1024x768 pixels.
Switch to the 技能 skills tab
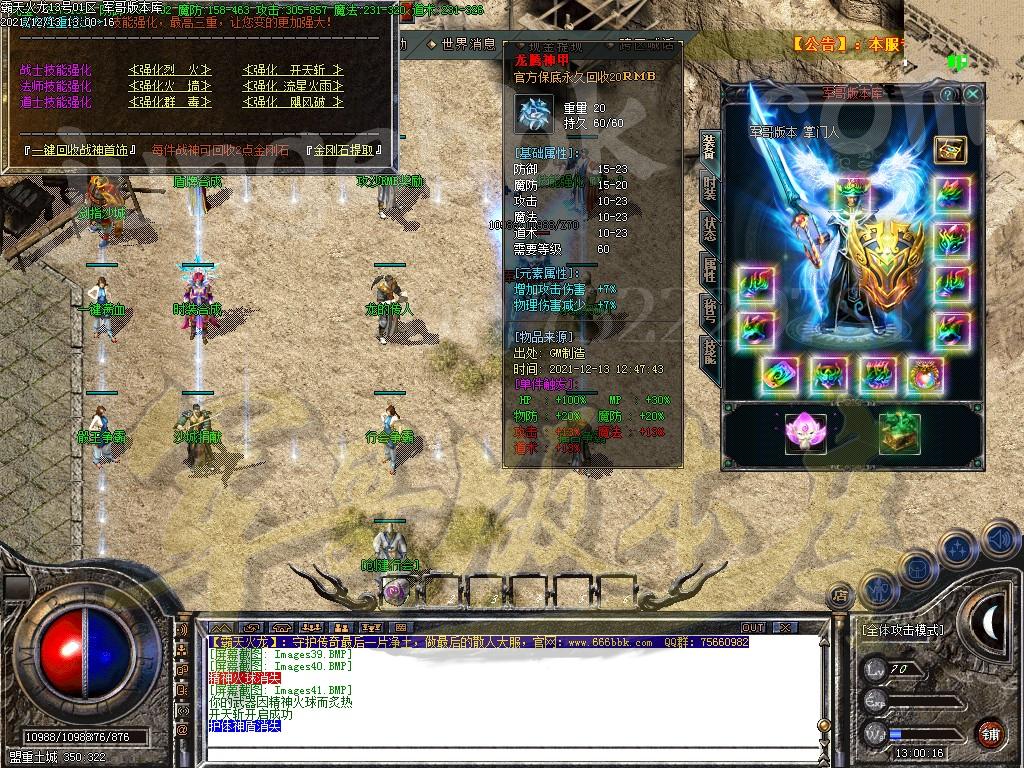709,350
